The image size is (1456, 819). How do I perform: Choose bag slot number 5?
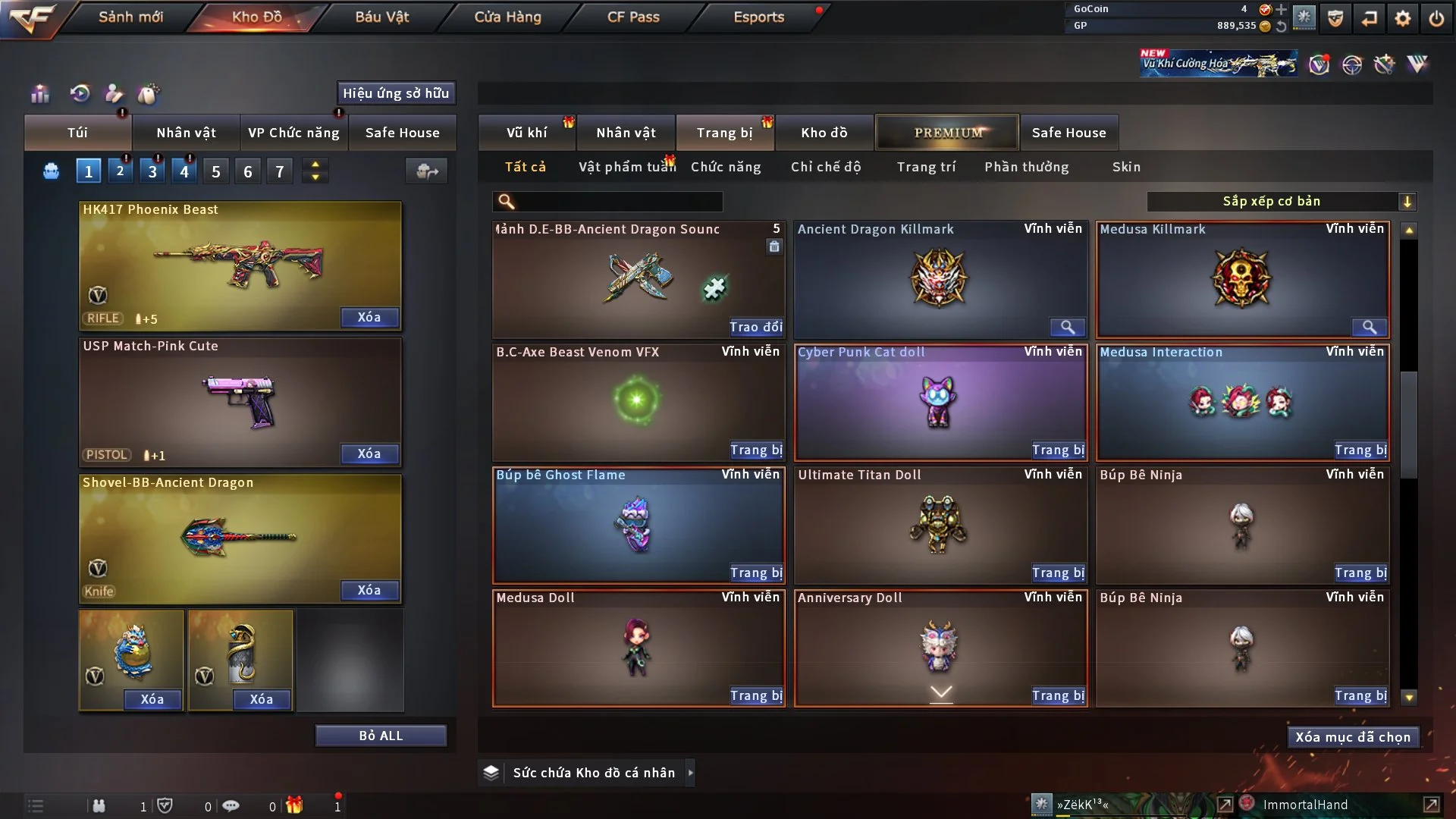(x=216, y=171)
